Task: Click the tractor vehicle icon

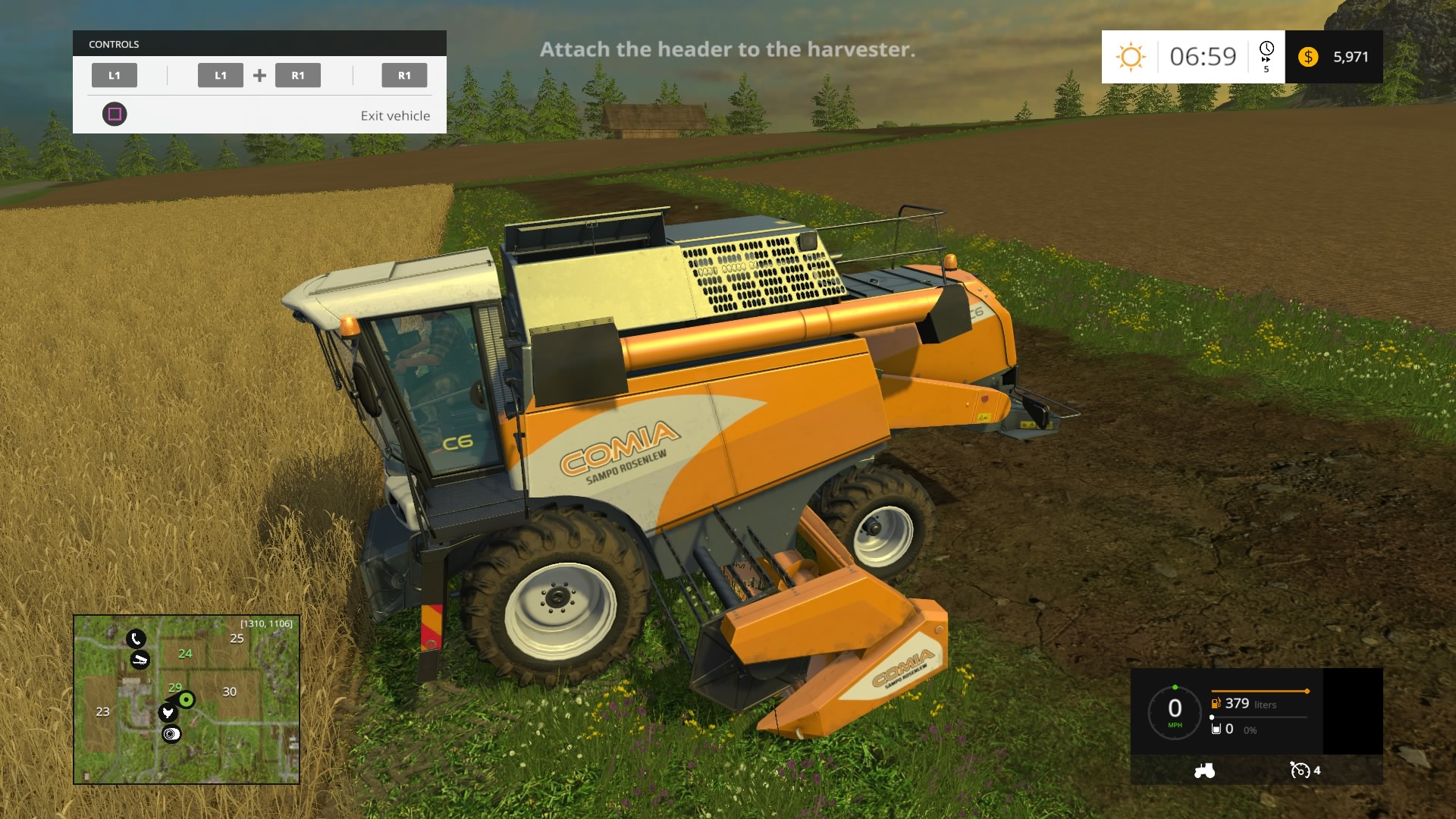Action: coord(1204,770)
